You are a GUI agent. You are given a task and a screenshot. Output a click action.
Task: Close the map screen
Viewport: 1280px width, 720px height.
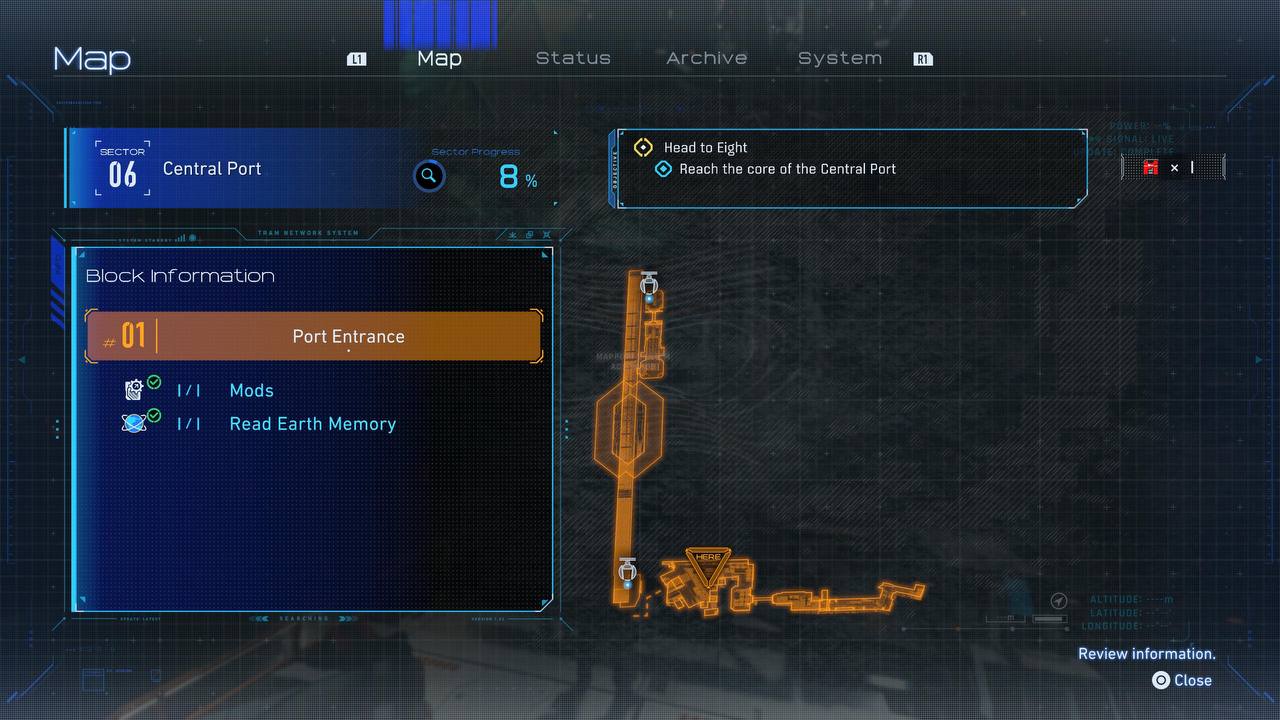point(1182,680)
